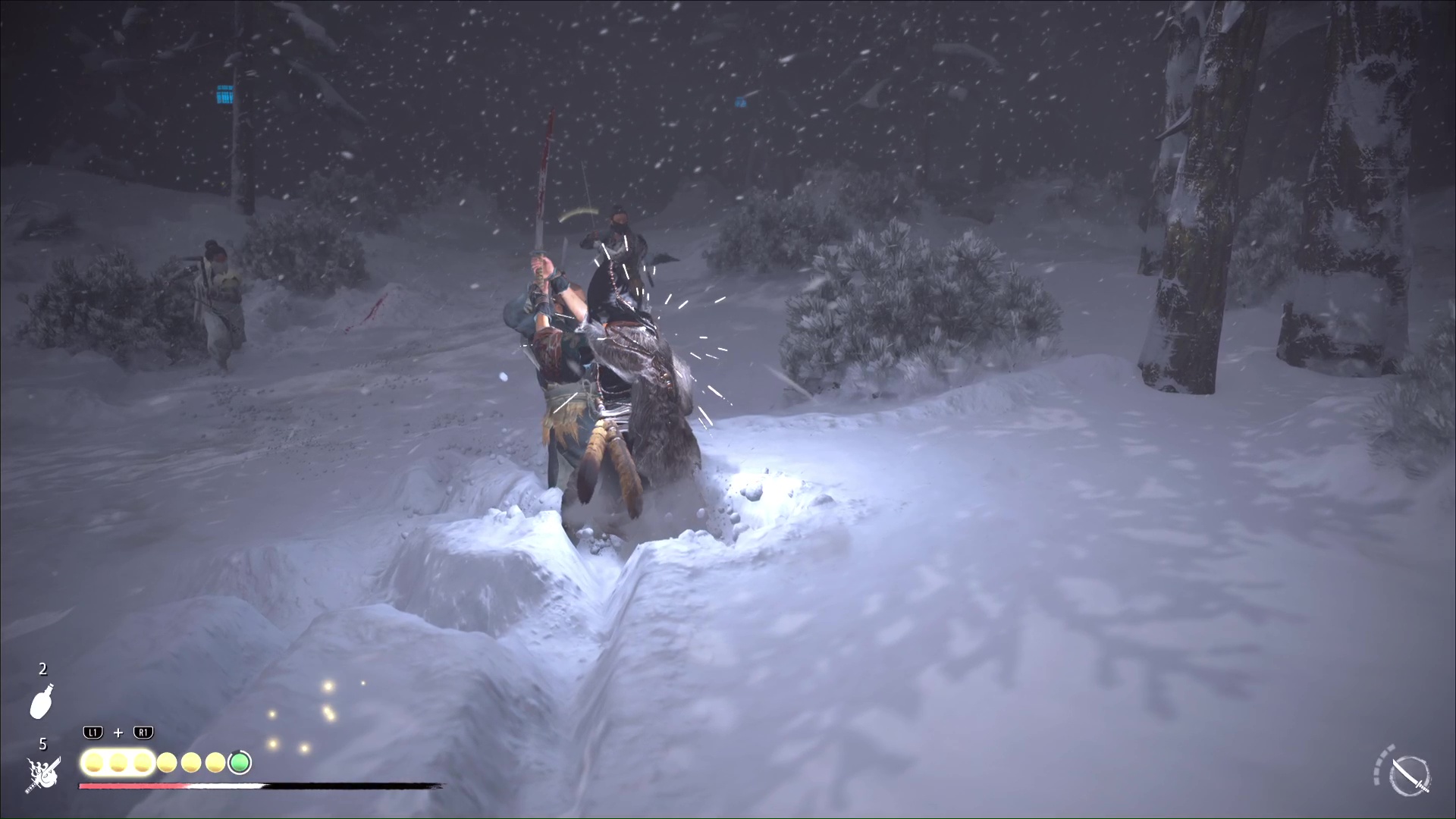Activate the flaming sword ability icon
Screen dimensions: 1456x819
[43, 774]
